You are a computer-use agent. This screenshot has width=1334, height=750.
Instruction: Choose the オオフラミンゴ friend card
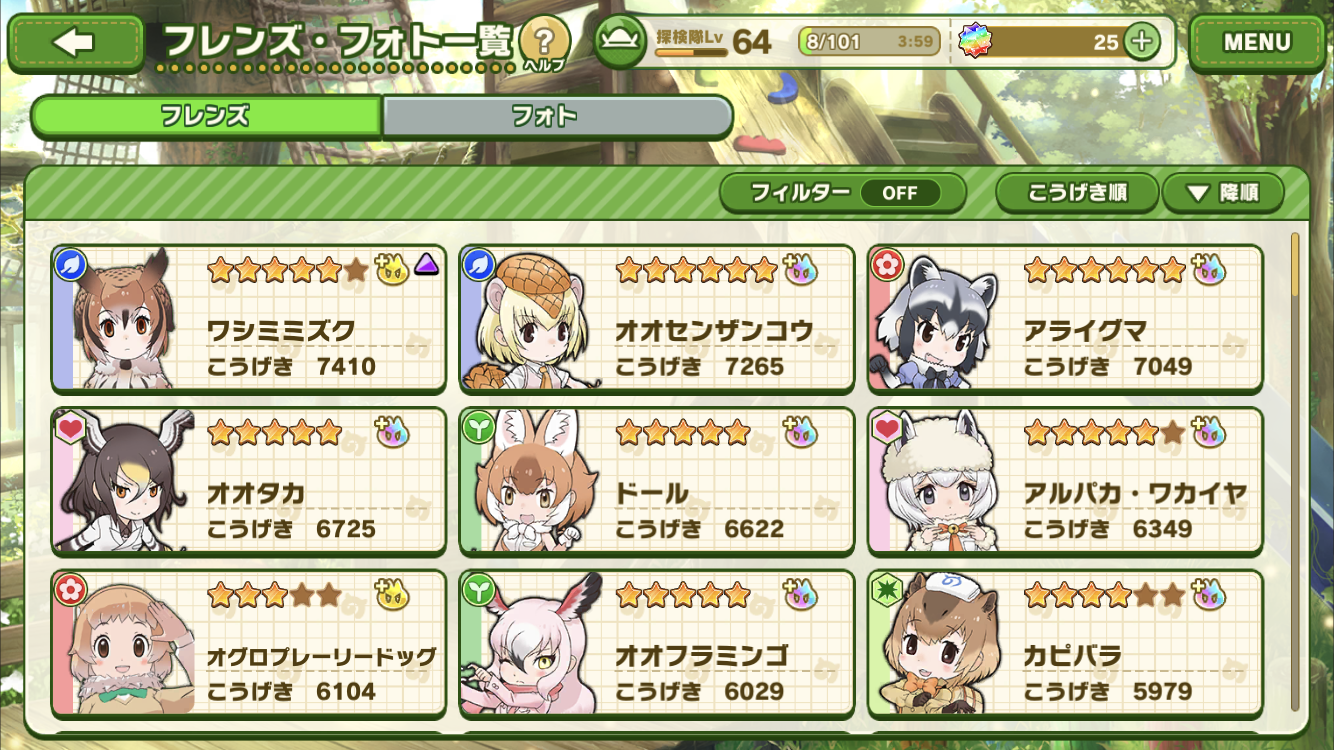[x=657, y=644]
